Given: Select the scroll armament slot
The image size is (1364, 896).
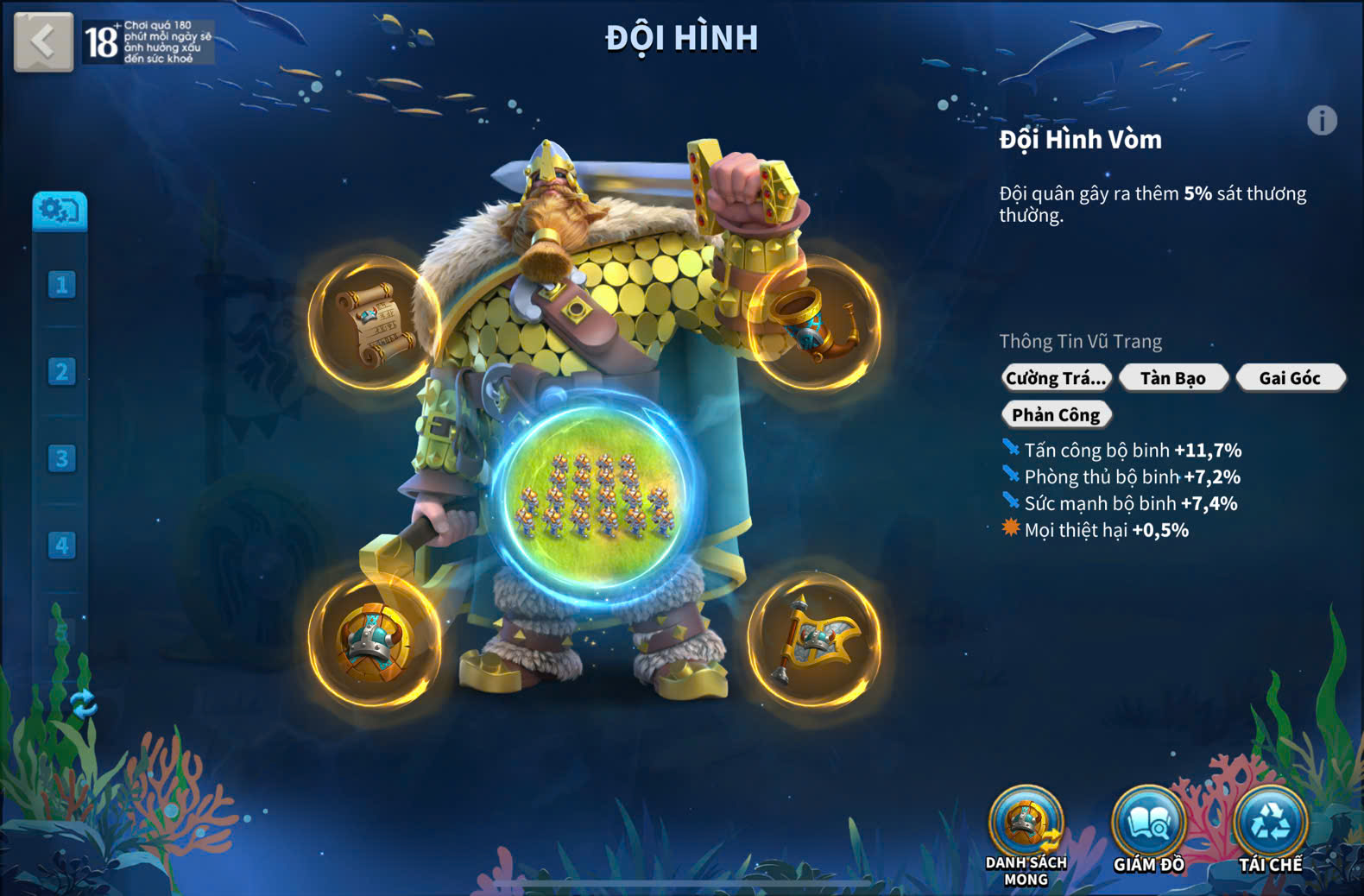Looking at the screenshot, I should point(375,323).
